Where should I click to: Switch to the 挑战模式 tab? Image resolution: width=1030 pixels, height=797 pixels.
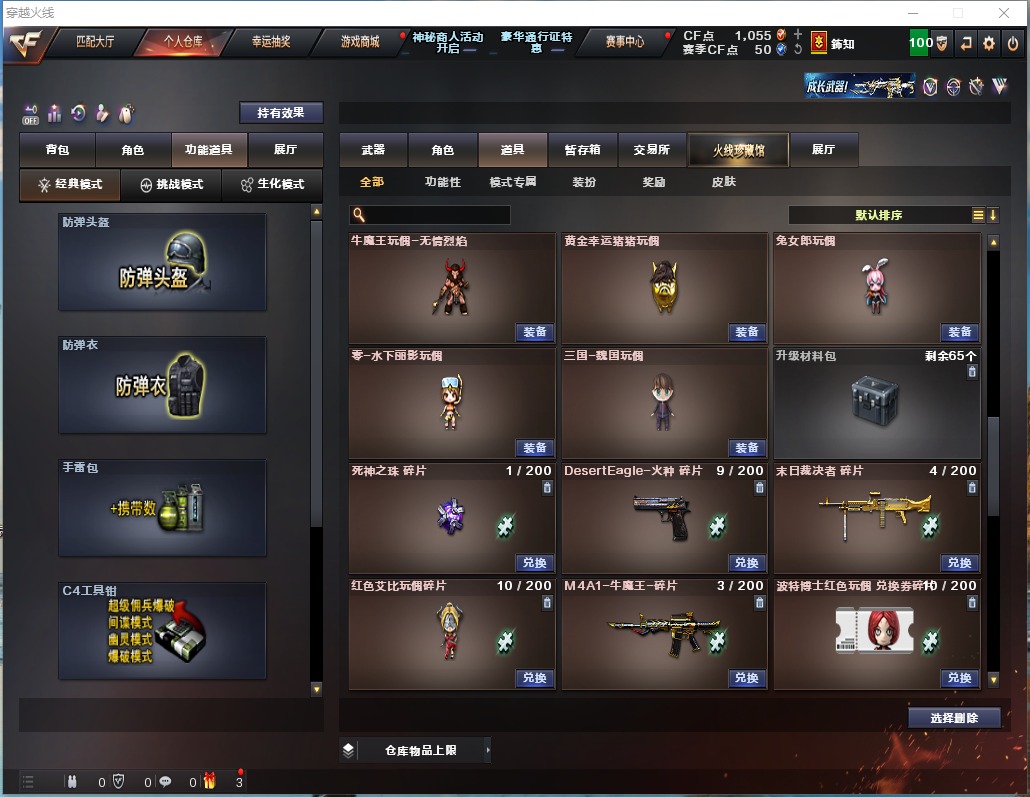point(172,184)
